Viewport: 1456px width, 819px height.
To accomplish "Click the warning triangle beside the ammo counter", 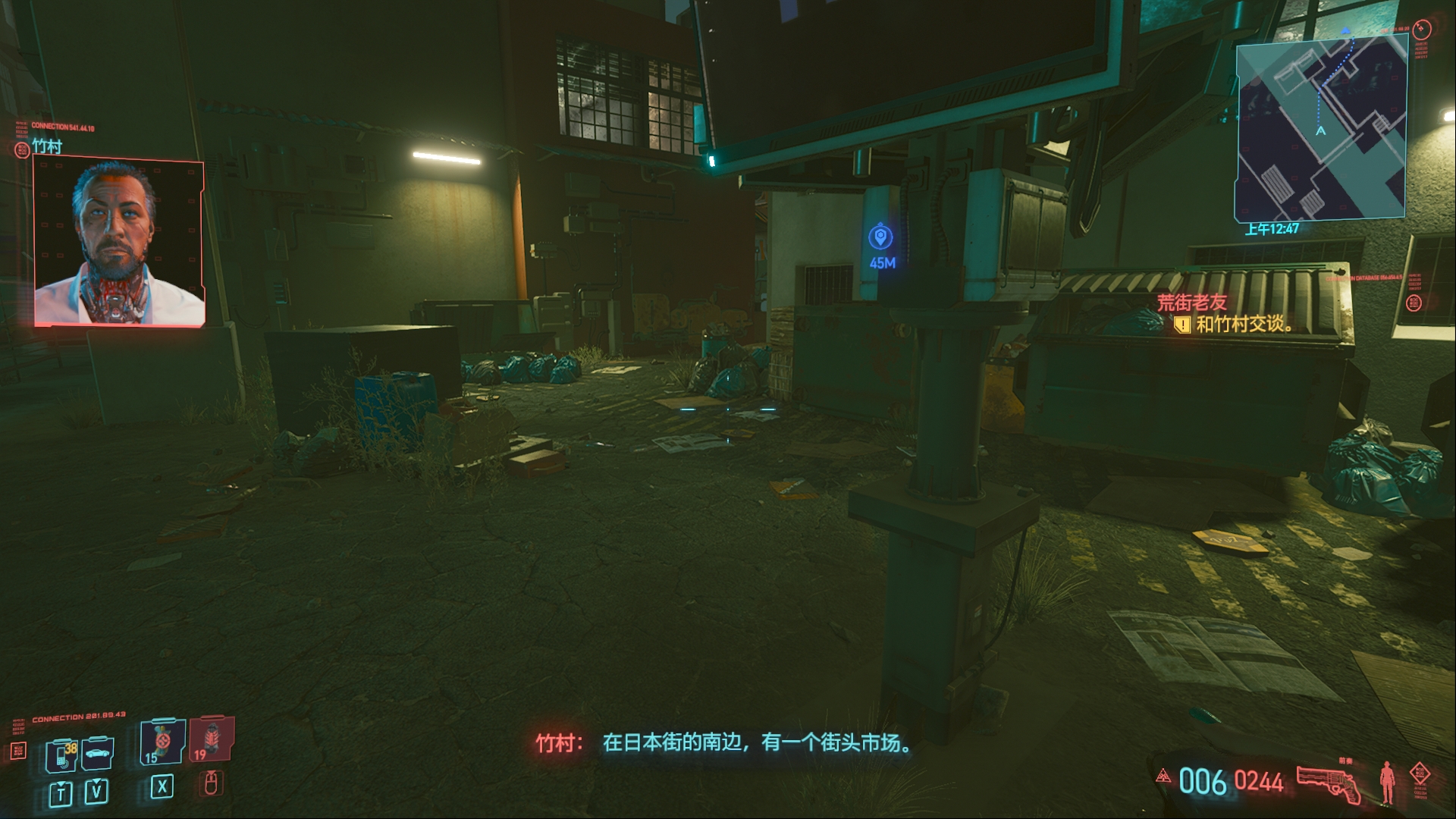I will tap(1163, 777).
